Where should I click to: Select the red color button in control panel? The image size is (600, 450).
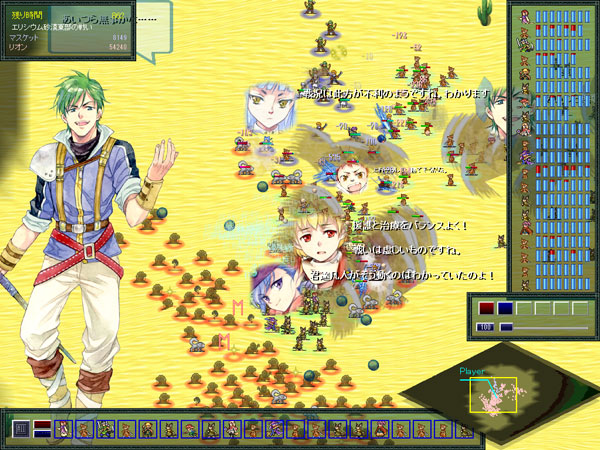[486, 309]
